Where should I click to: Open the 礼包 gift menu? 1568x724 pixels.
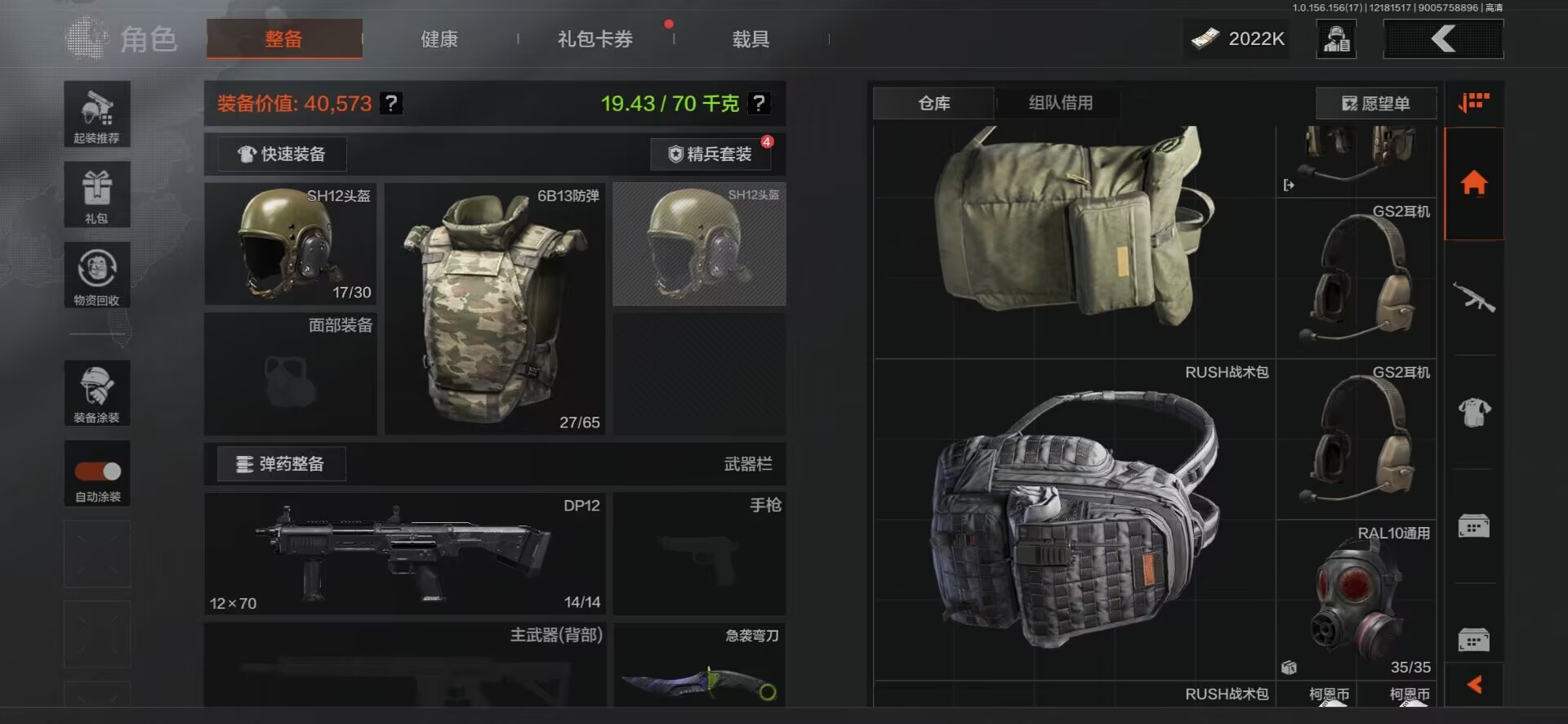coord(97,194)
